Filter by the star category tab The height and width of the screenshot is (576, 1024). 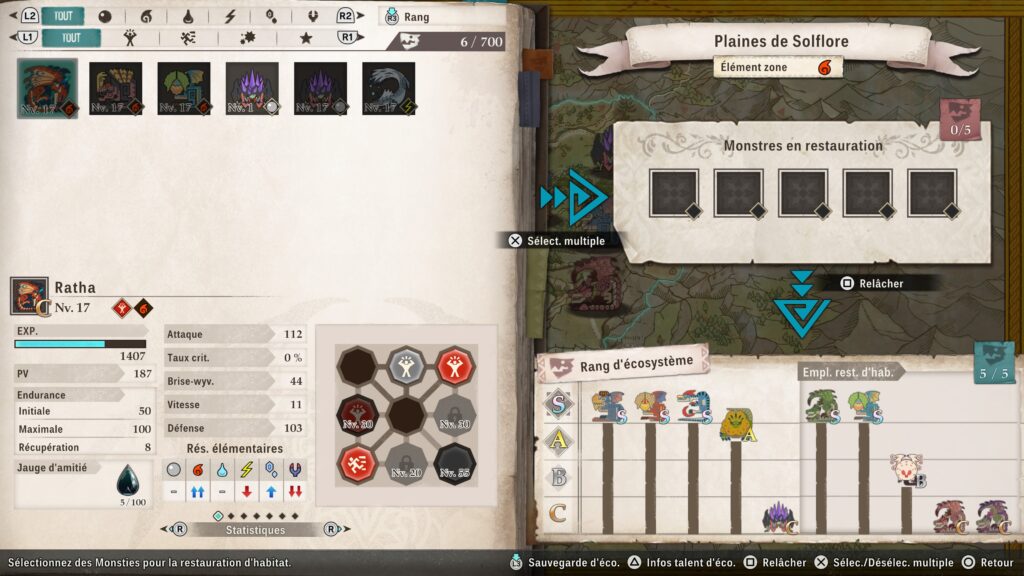tap(306, 38)
